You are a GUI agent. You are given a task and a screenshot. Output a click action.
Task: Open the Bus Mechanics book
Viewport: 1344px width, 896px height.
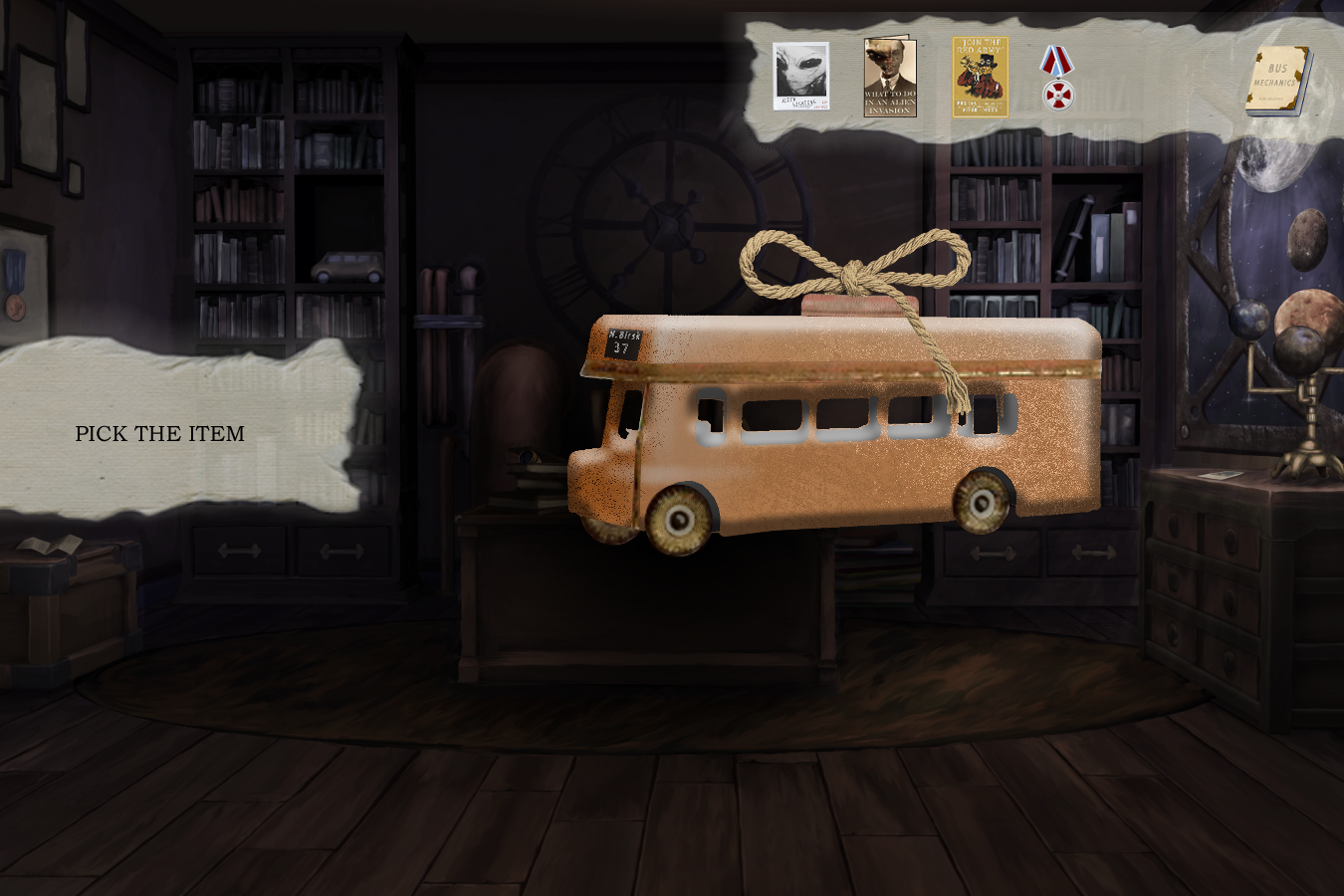(1279, 81)
